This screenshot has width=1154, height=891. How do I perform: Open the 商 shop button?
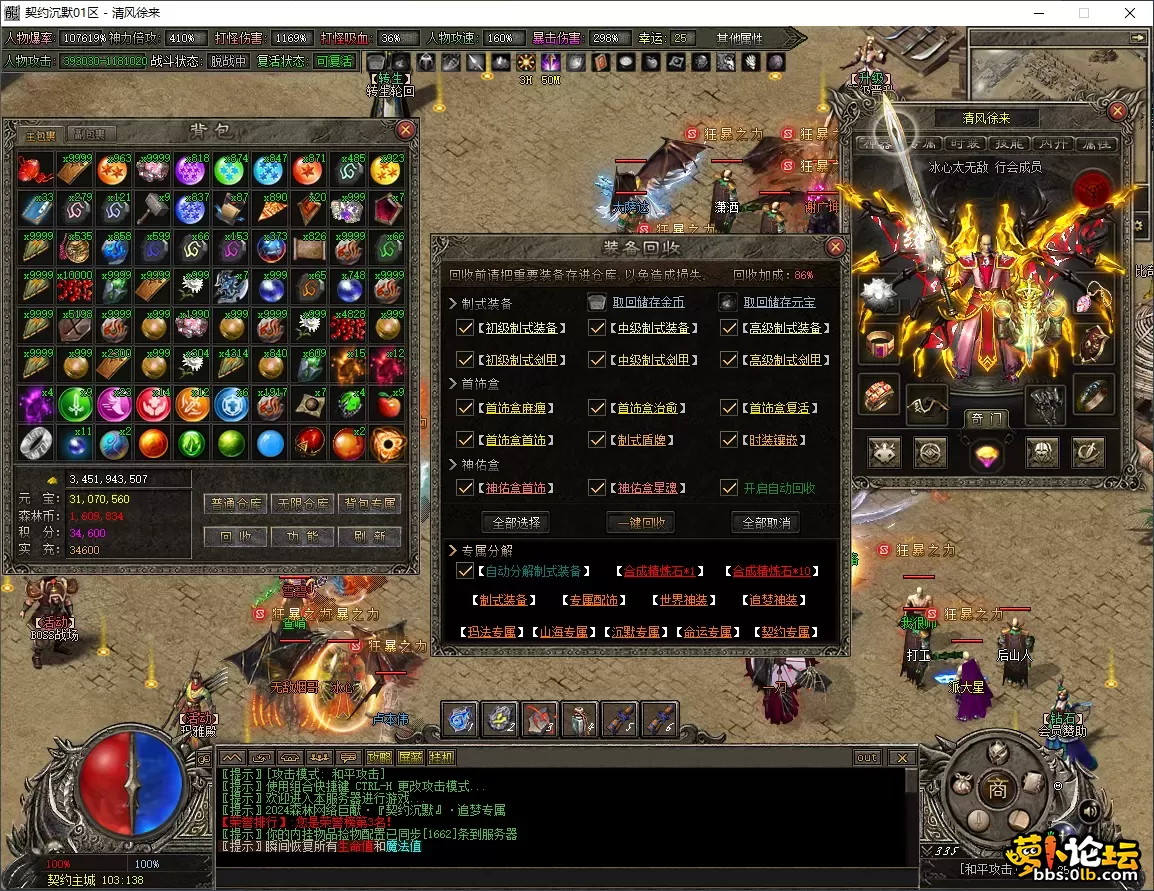pyautogui.click(x=996, y=789)
